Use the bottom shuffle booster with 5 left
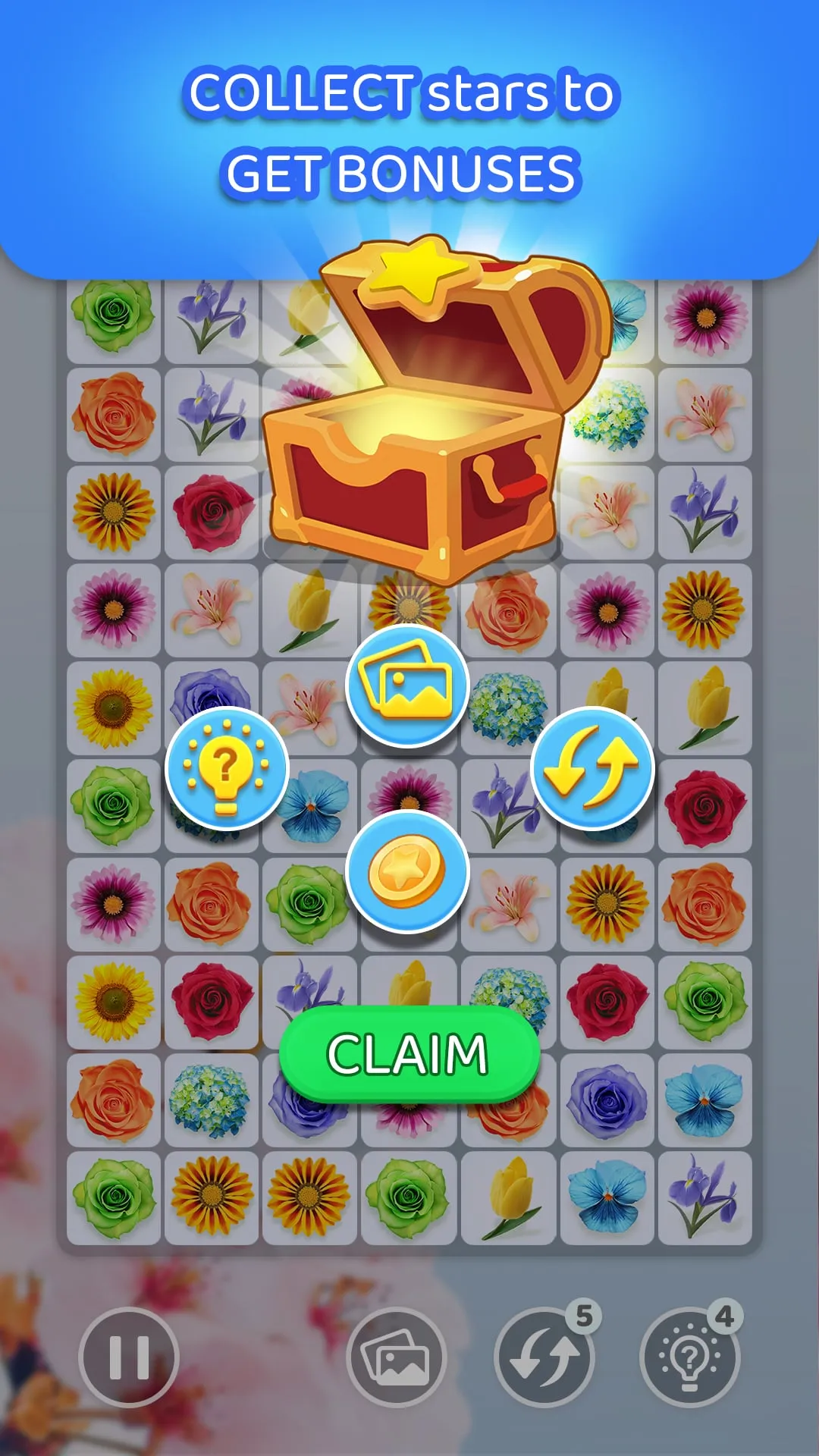 543,1357
